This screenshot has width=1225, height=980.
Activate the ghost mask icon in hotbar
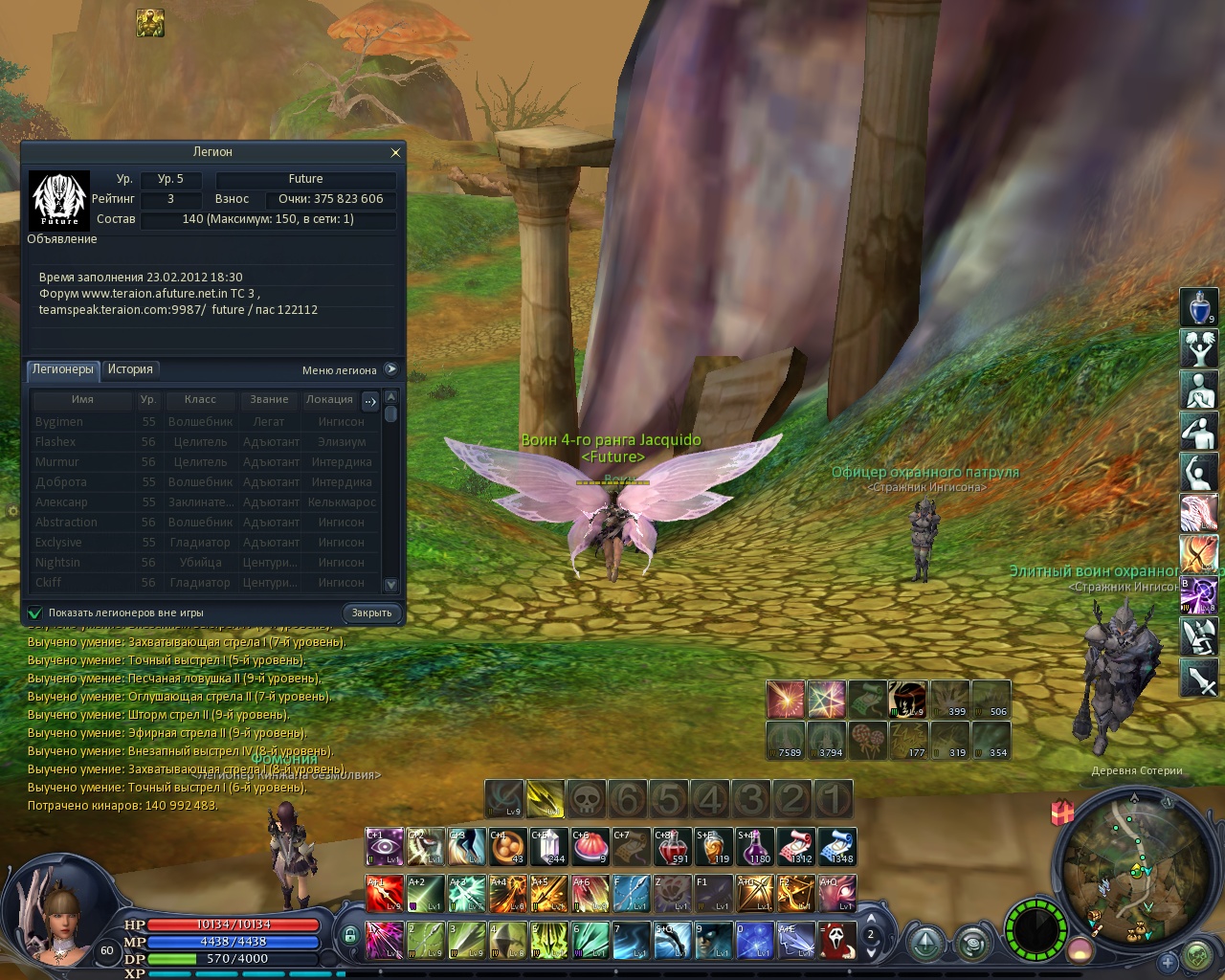click(835, 940)
